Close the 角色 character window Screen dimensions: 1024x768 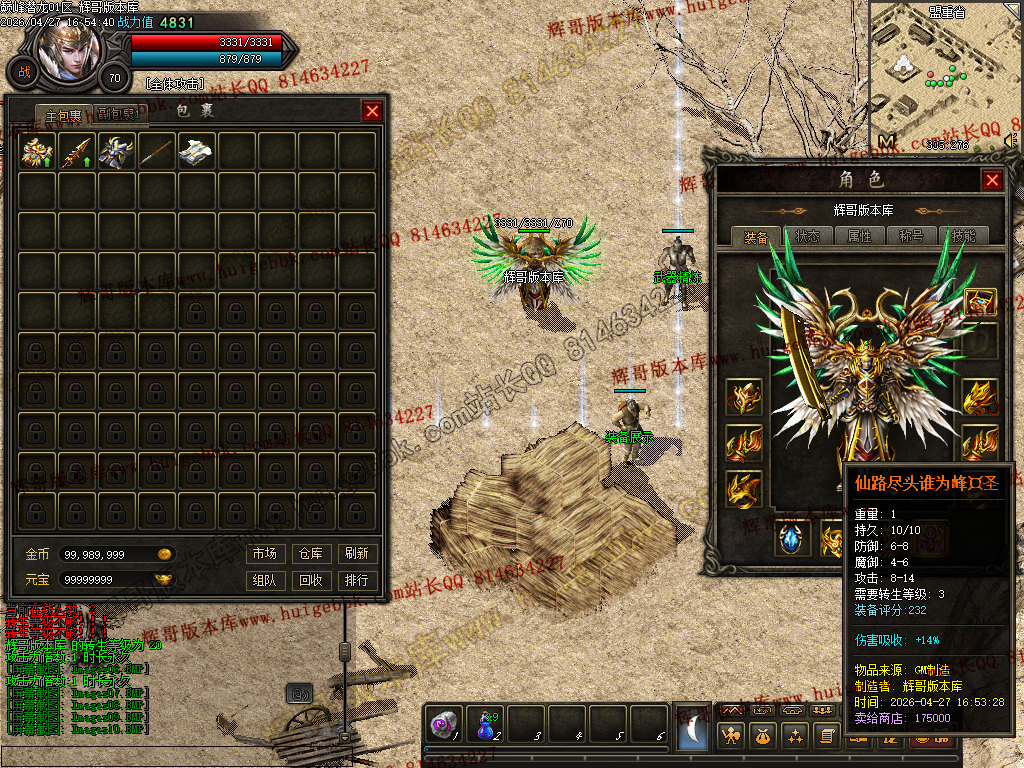click(x=992, y=180)
